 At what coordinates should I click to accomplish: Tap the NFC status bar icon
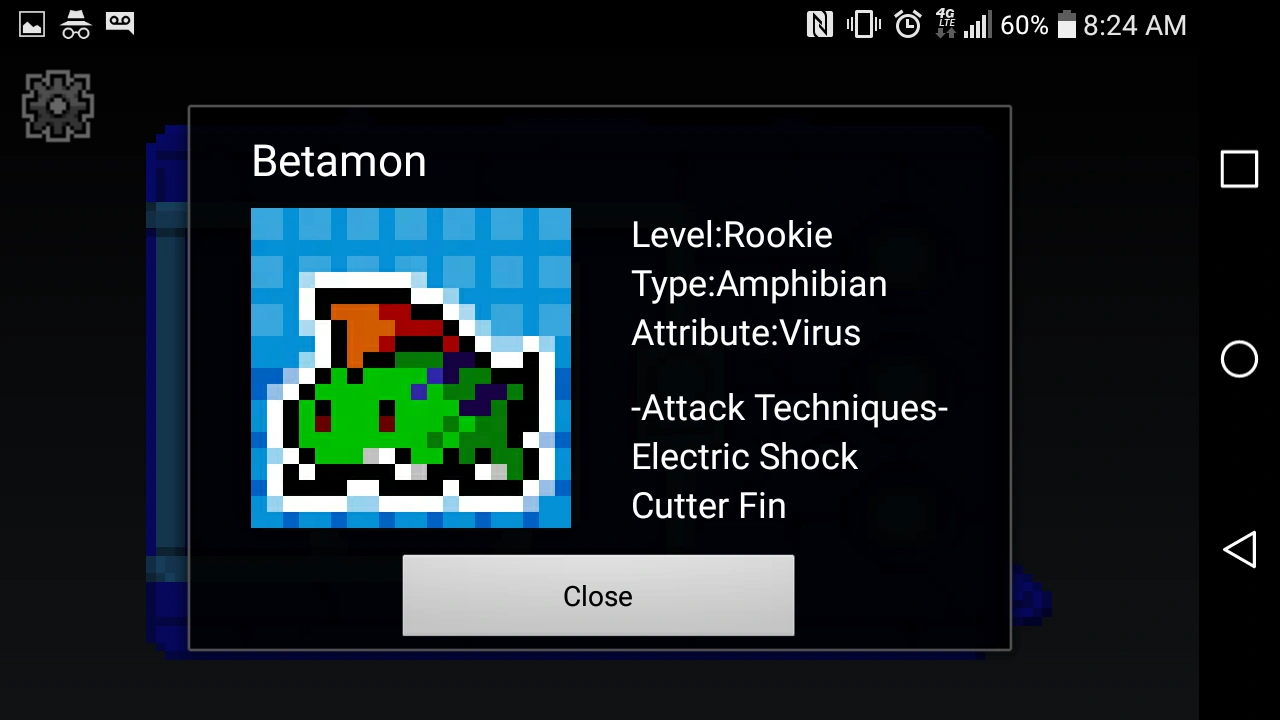click(820, 24)
